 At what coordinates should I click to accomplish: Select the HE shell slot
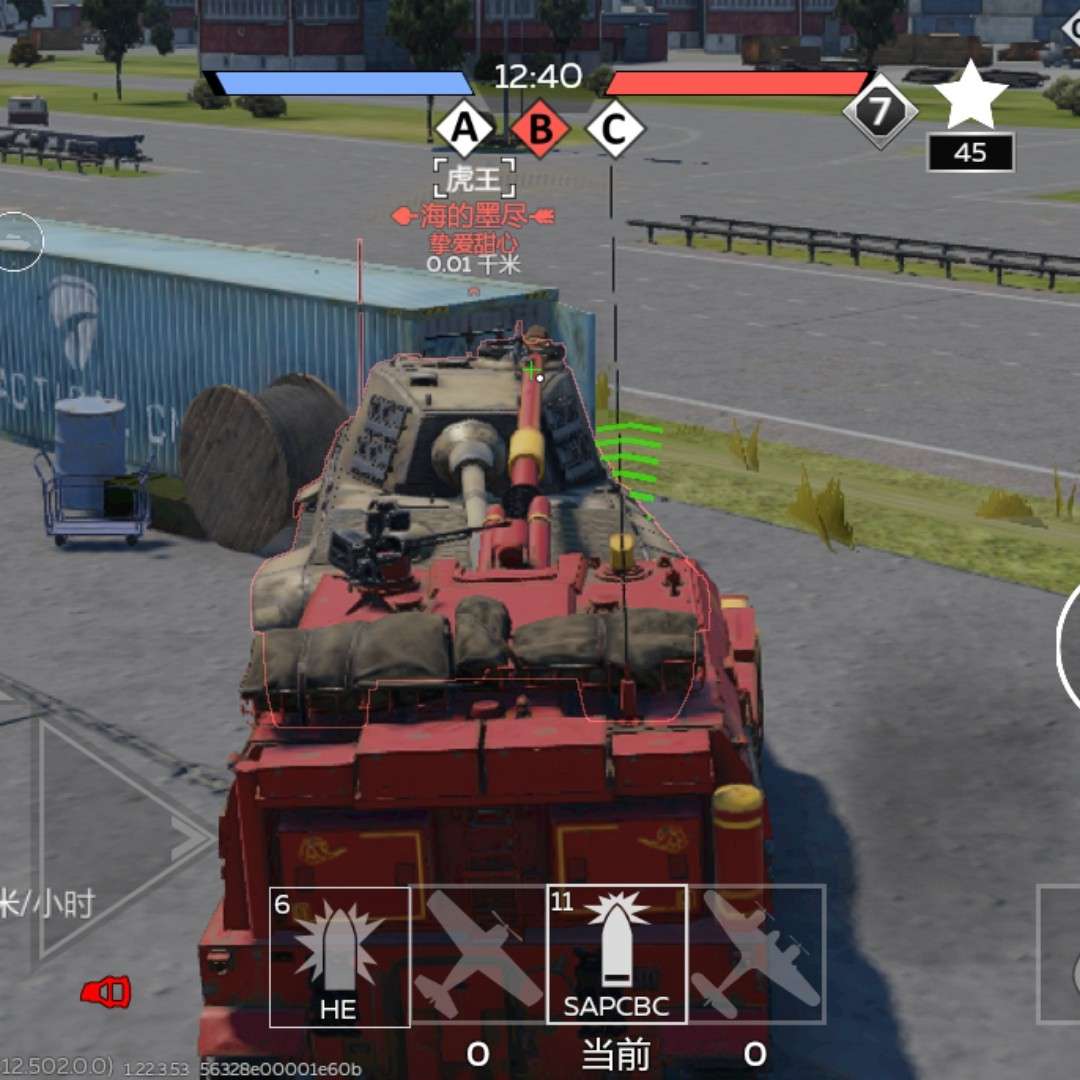click(x=339, y=956)
